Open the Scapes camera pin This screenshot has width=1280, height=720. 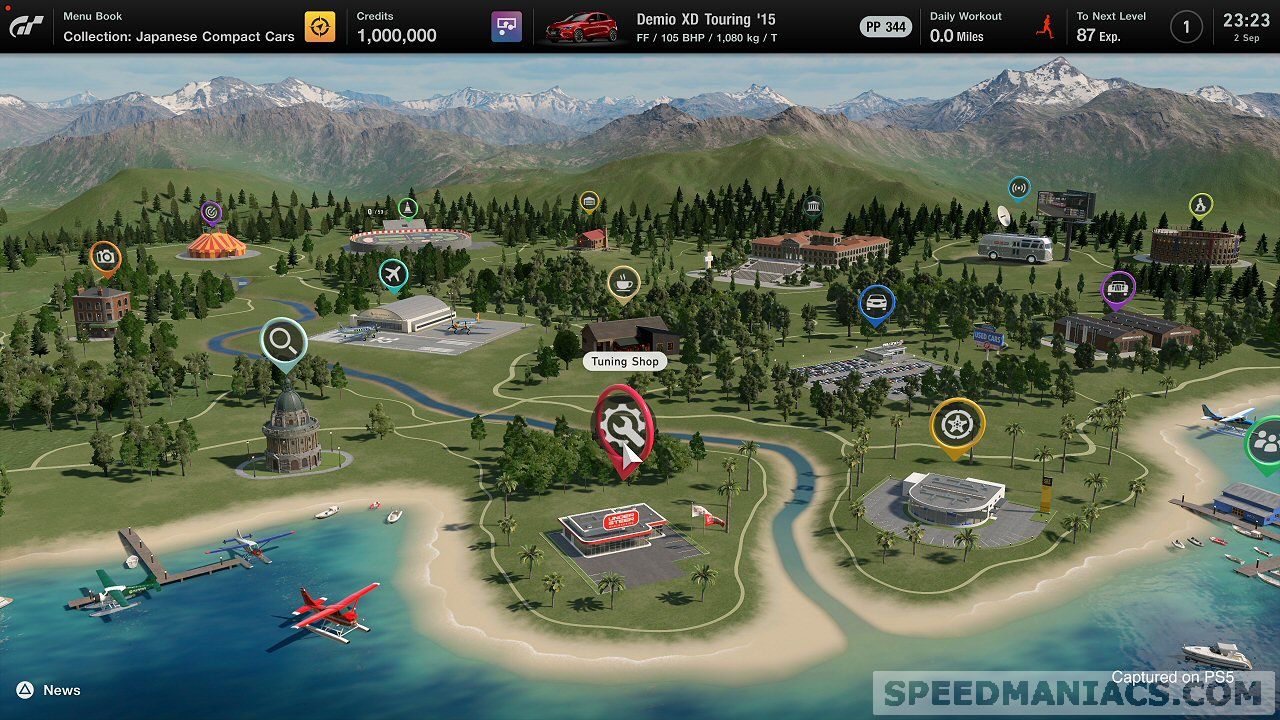(105, 257)
